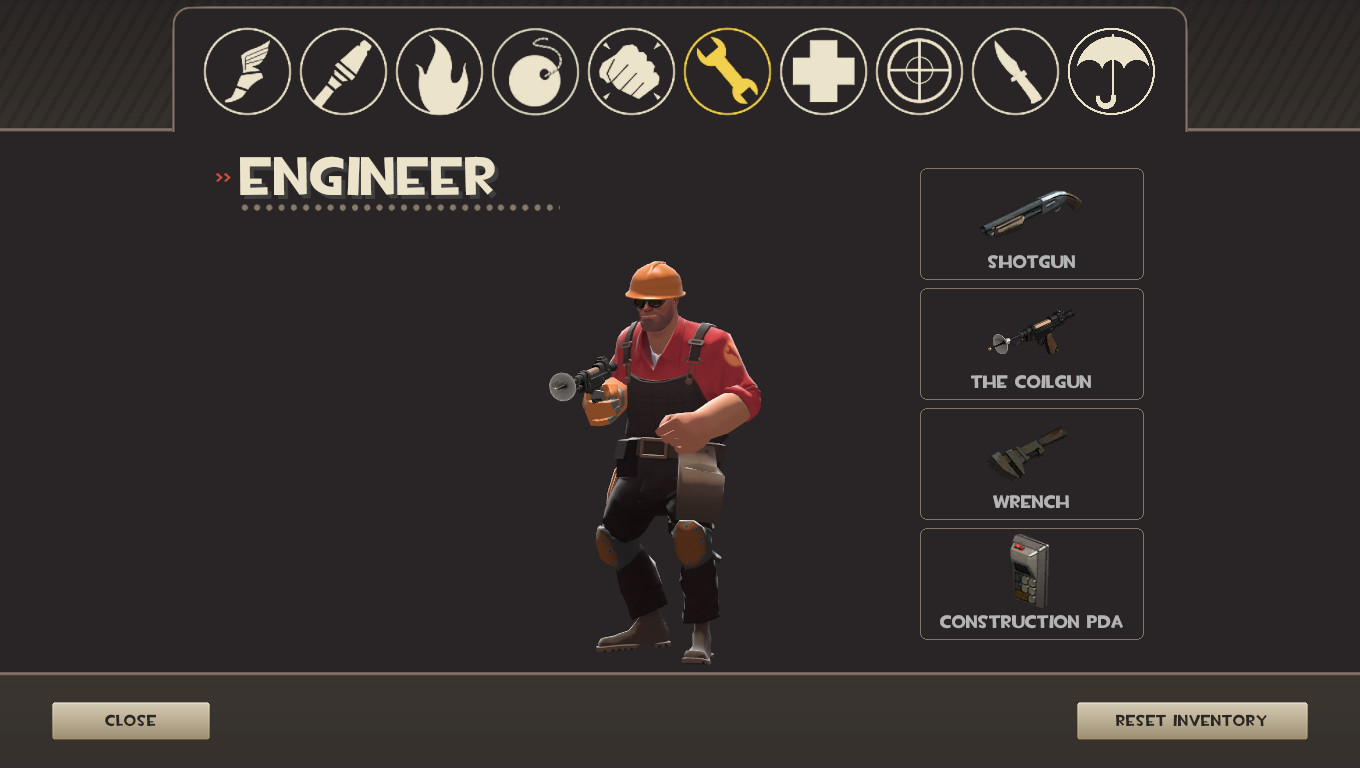
Task: Click the Construction PDA label text
Action: click(x=1031, y=621)
